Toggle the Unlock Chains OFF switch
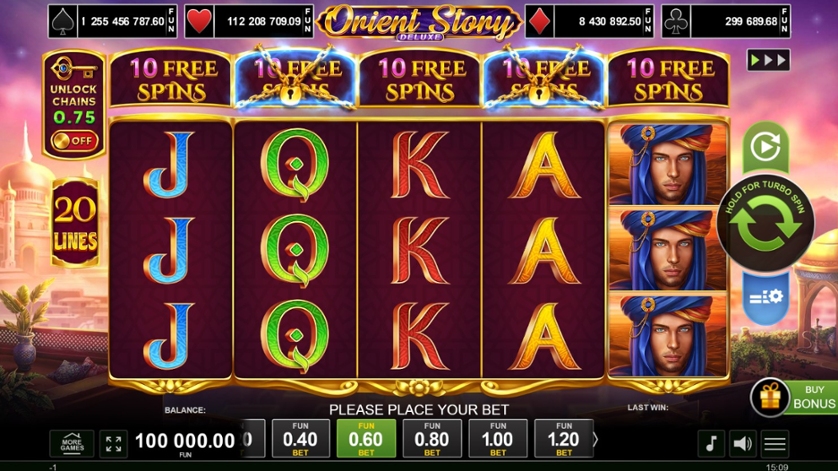Viewport: 838px width, 471px height. click(74, 141)
